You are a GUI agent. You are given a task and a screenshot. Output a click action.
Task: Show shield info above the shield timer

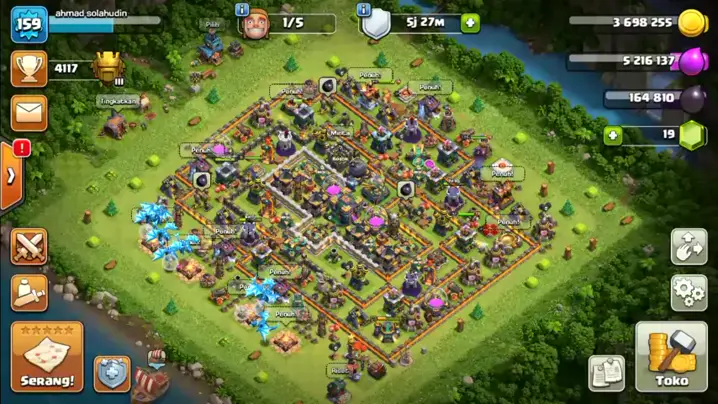pyautogui.click(x=365, y=9)
